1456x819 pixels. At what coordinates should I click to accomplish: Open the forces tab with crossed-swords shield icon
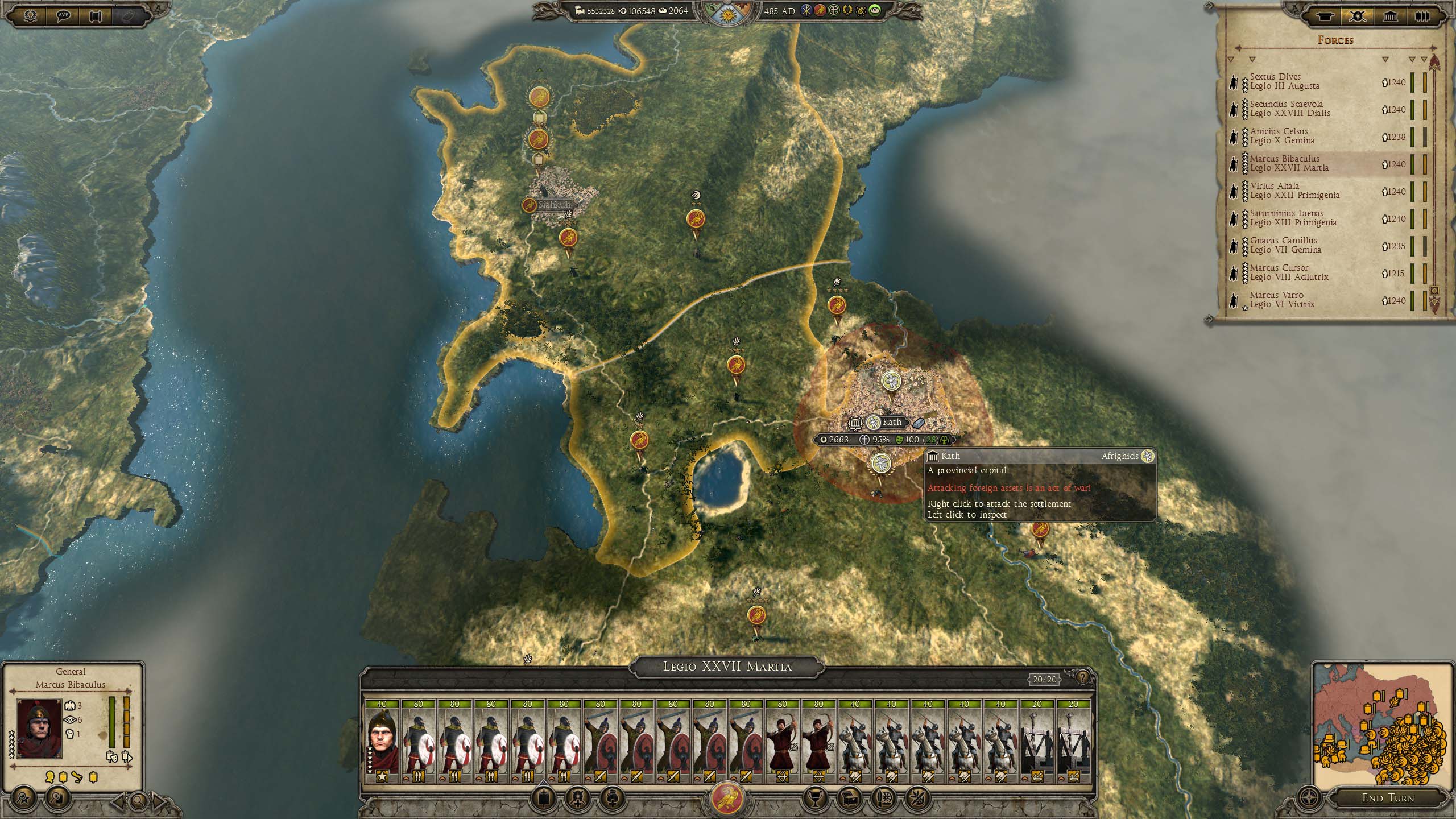[1357, 16]
